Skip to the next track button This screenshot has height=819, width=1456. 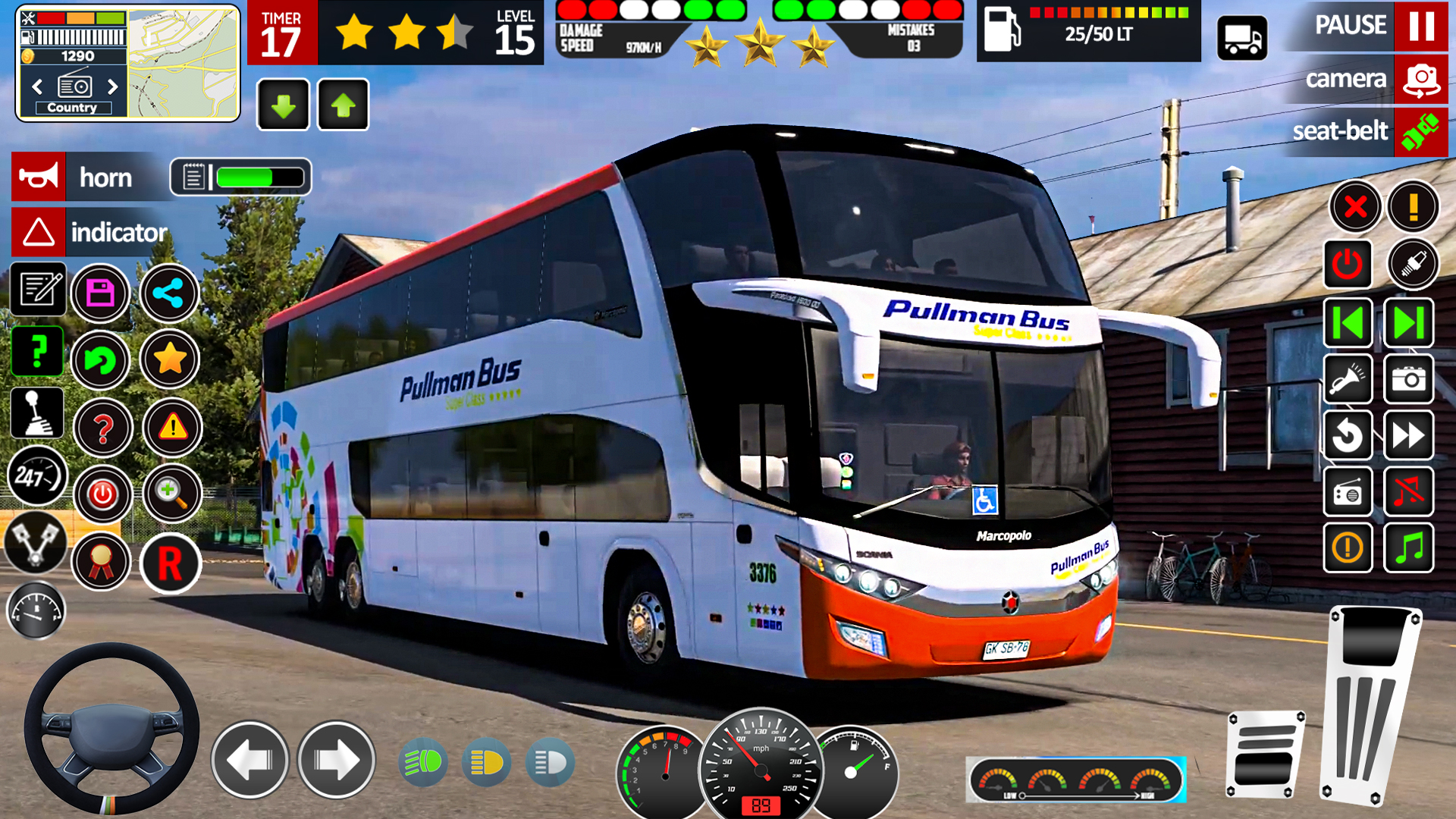click(x=1408, y=324)
